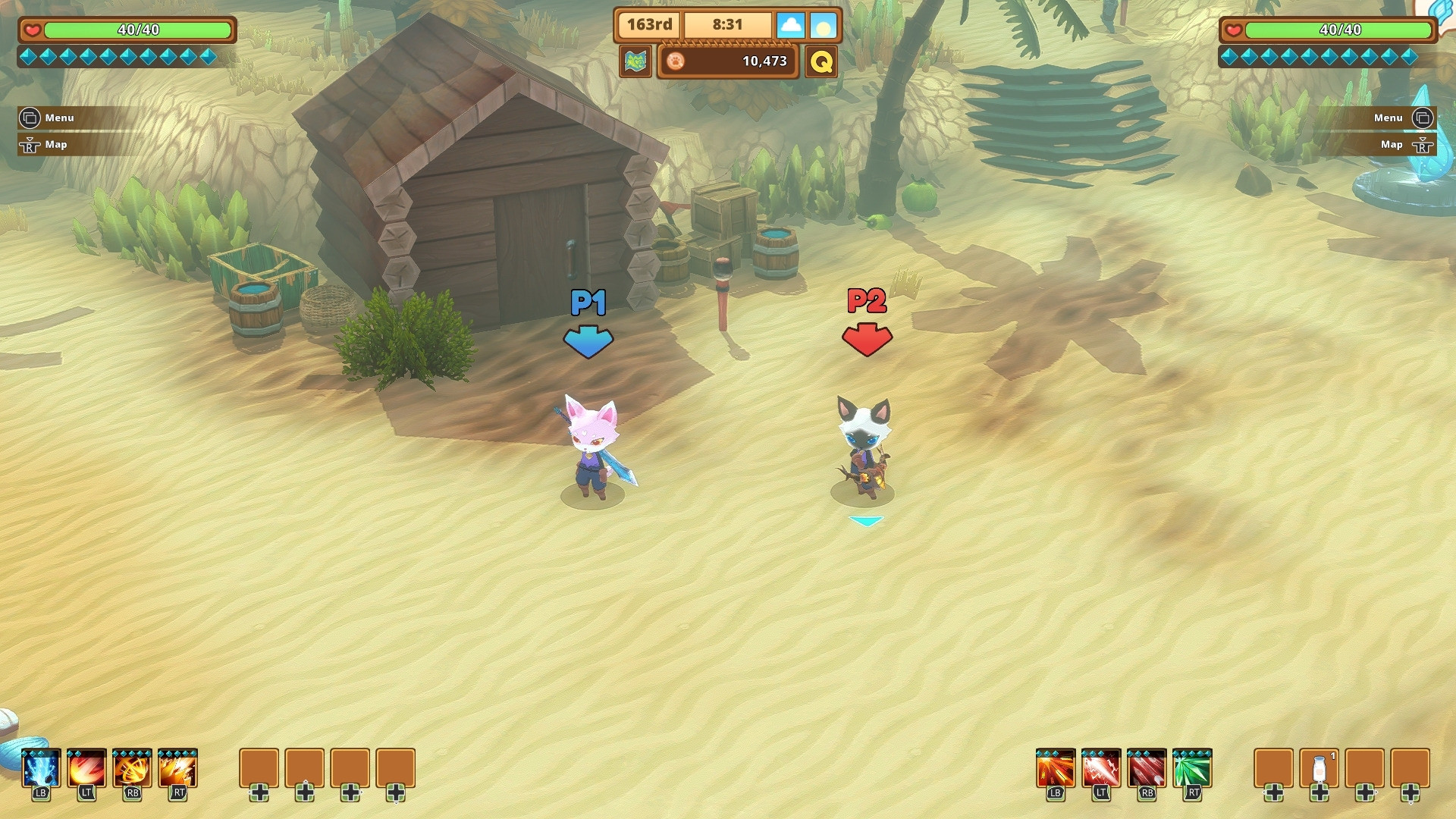Viewport: 1456px width, 819px height.
Task: Use Player 2's red lightning arrow skill
Action: tap(1101, 770)
